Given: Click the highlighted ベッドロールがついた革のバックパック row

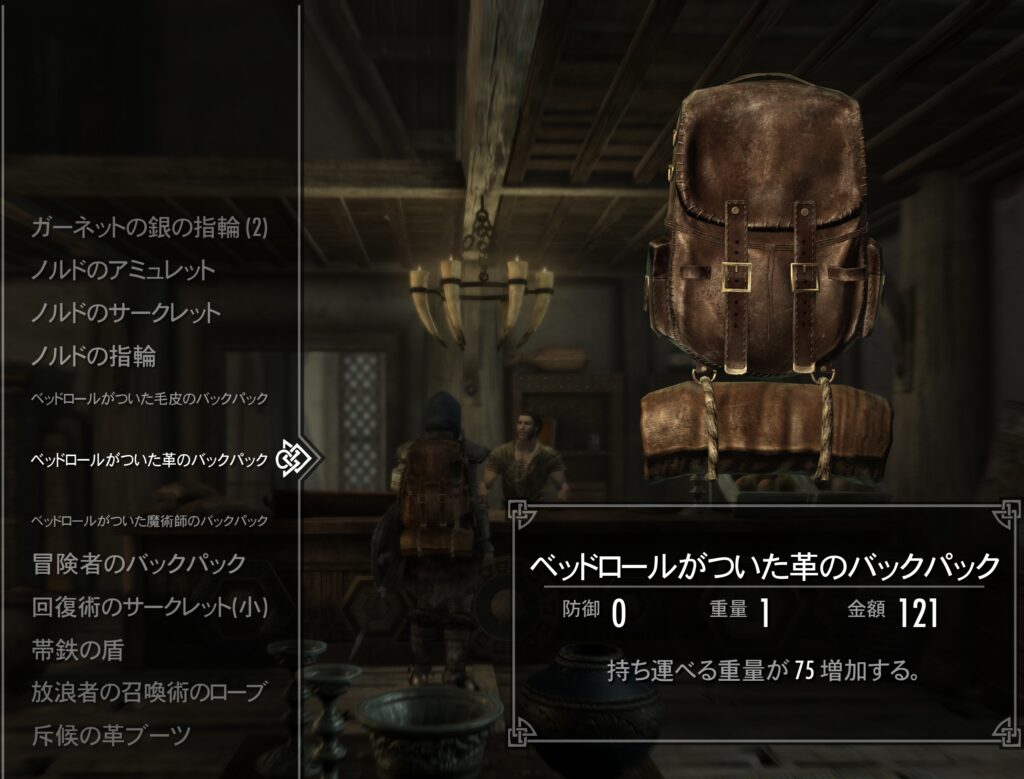Looking at the screenshot, I should click(x=150, y=460).
